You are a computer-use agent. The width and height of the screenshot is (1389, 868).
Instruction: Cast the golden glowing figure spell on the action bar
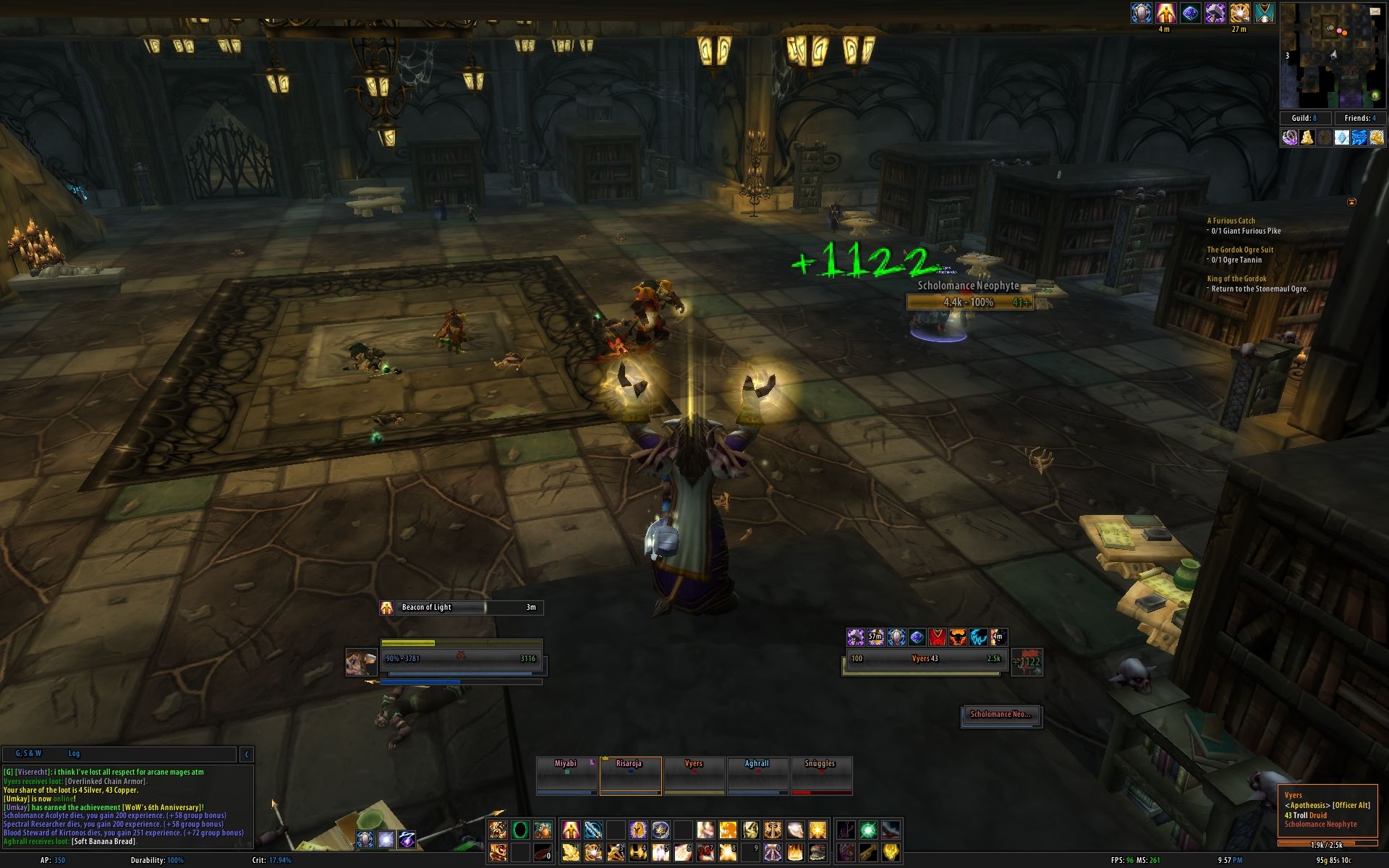[x=571, y=829]
